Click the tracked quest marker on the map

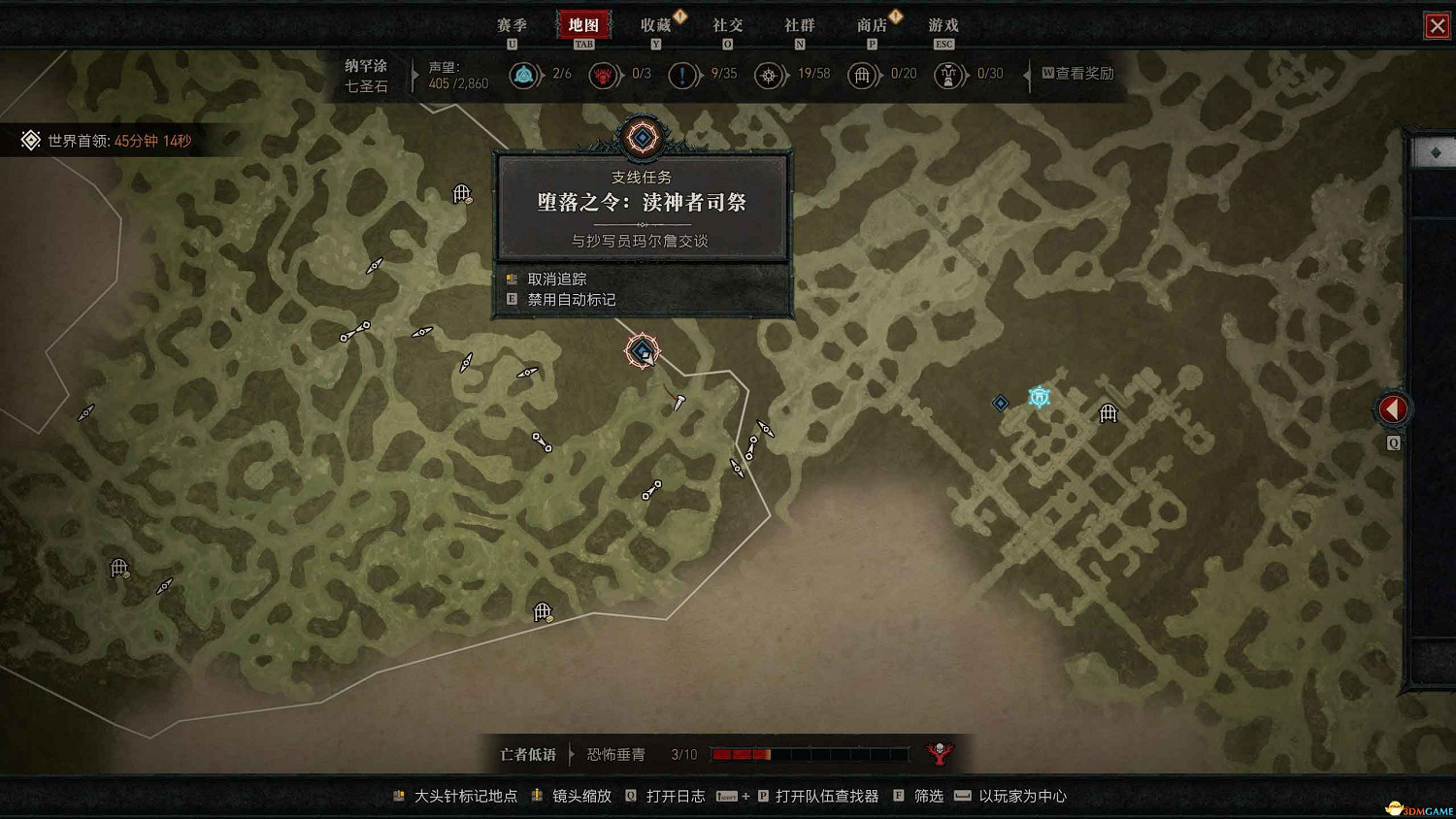pos(642,351)
